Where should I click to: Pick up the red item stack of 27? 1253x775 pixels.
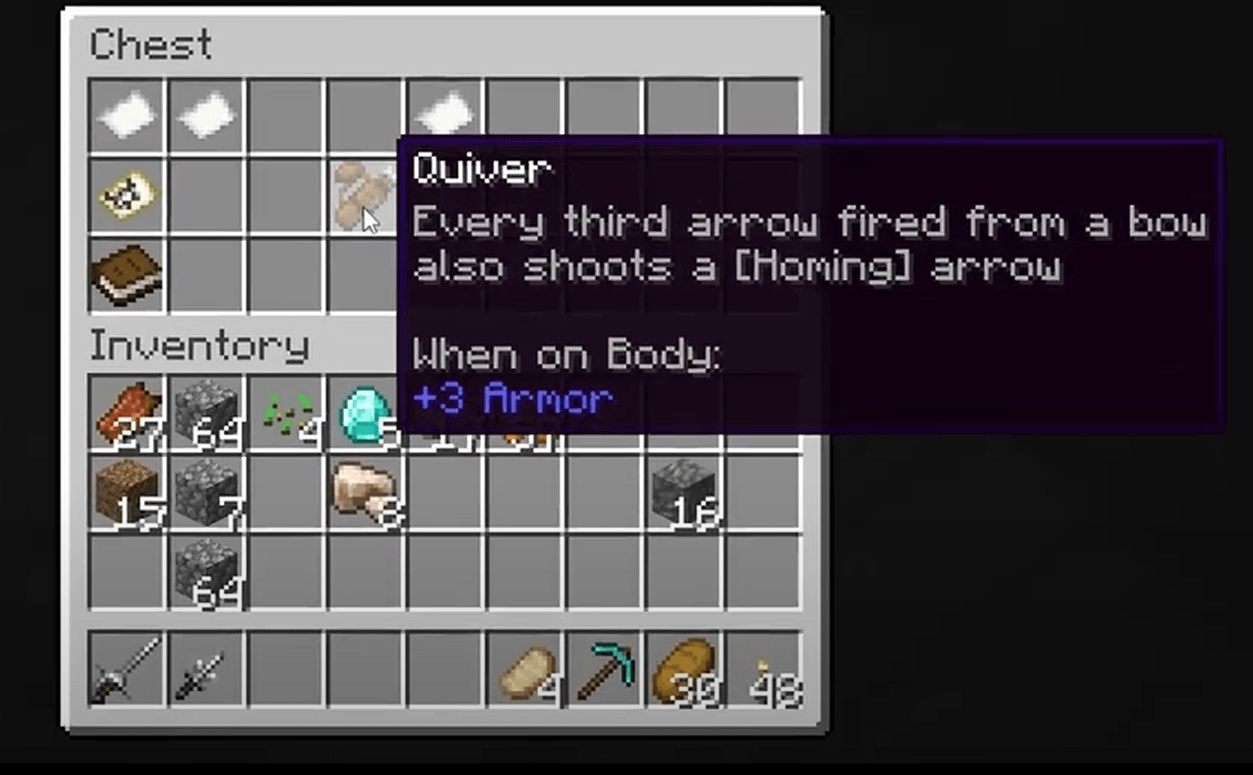tap(127, 414)
